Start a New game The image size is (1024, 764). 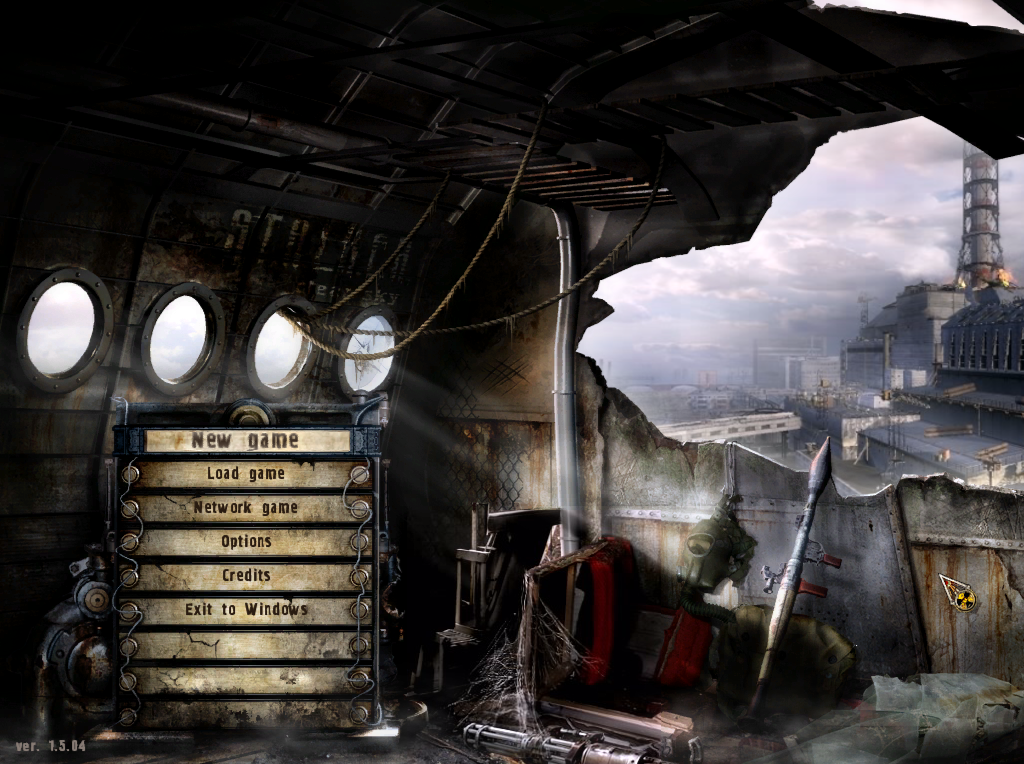(246, 440)
